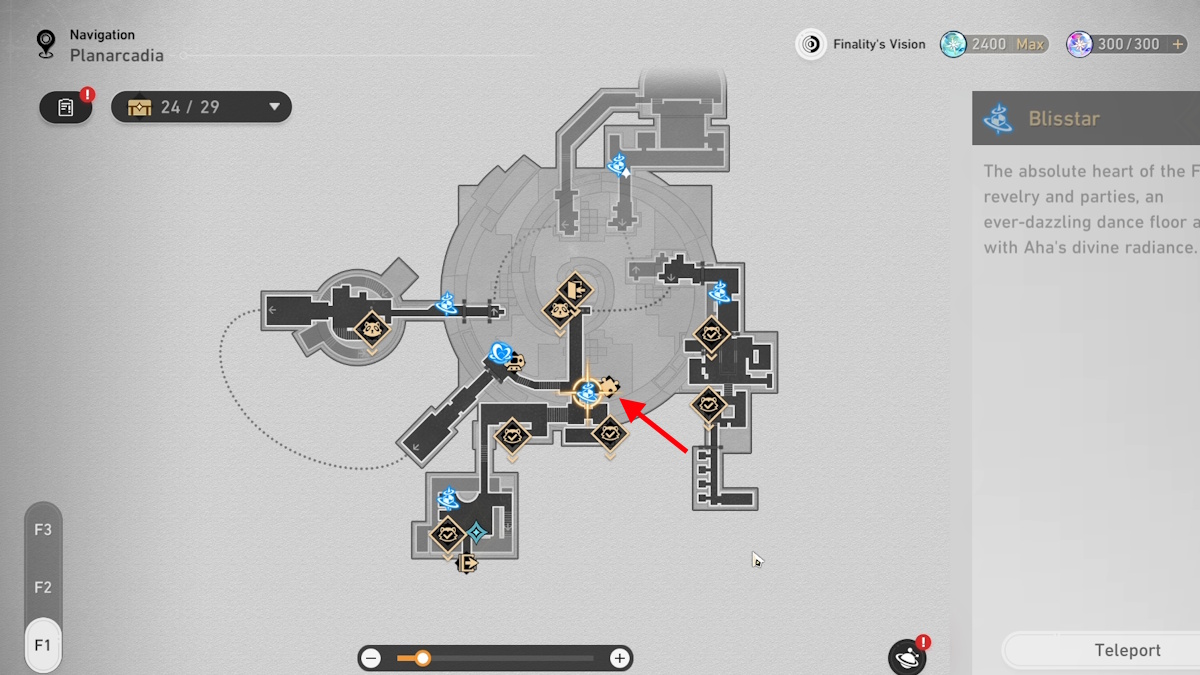1200x675 pixels.
Task: Click the map zoom slider handle
Action: pos(423,658)
